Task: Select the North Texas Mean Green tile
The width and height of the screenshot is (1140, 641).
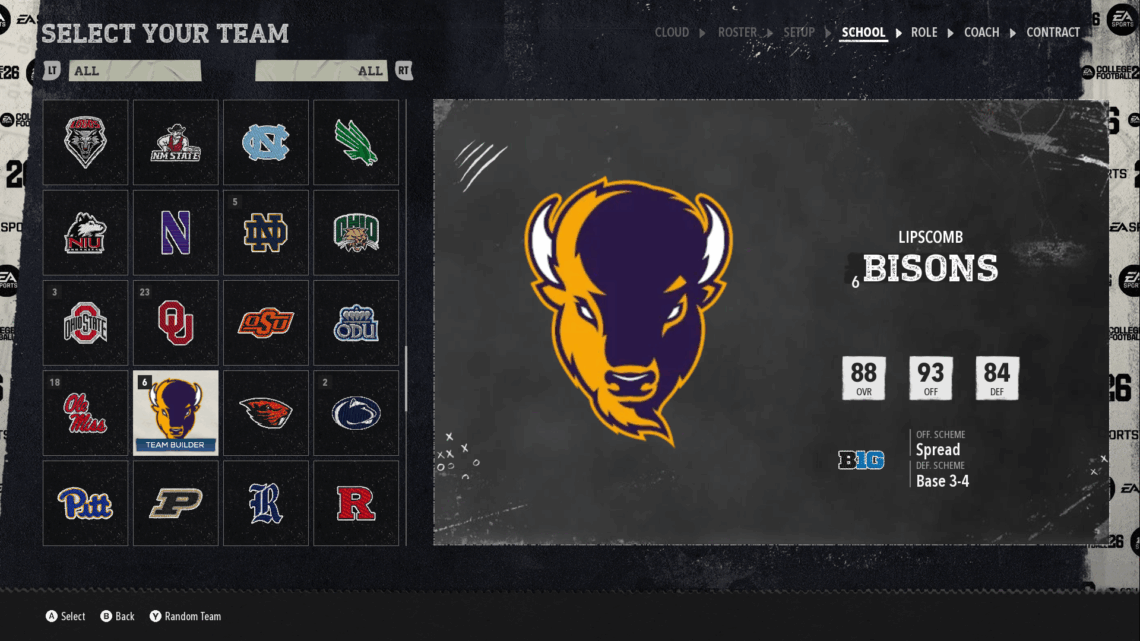Action: [356, 142]
